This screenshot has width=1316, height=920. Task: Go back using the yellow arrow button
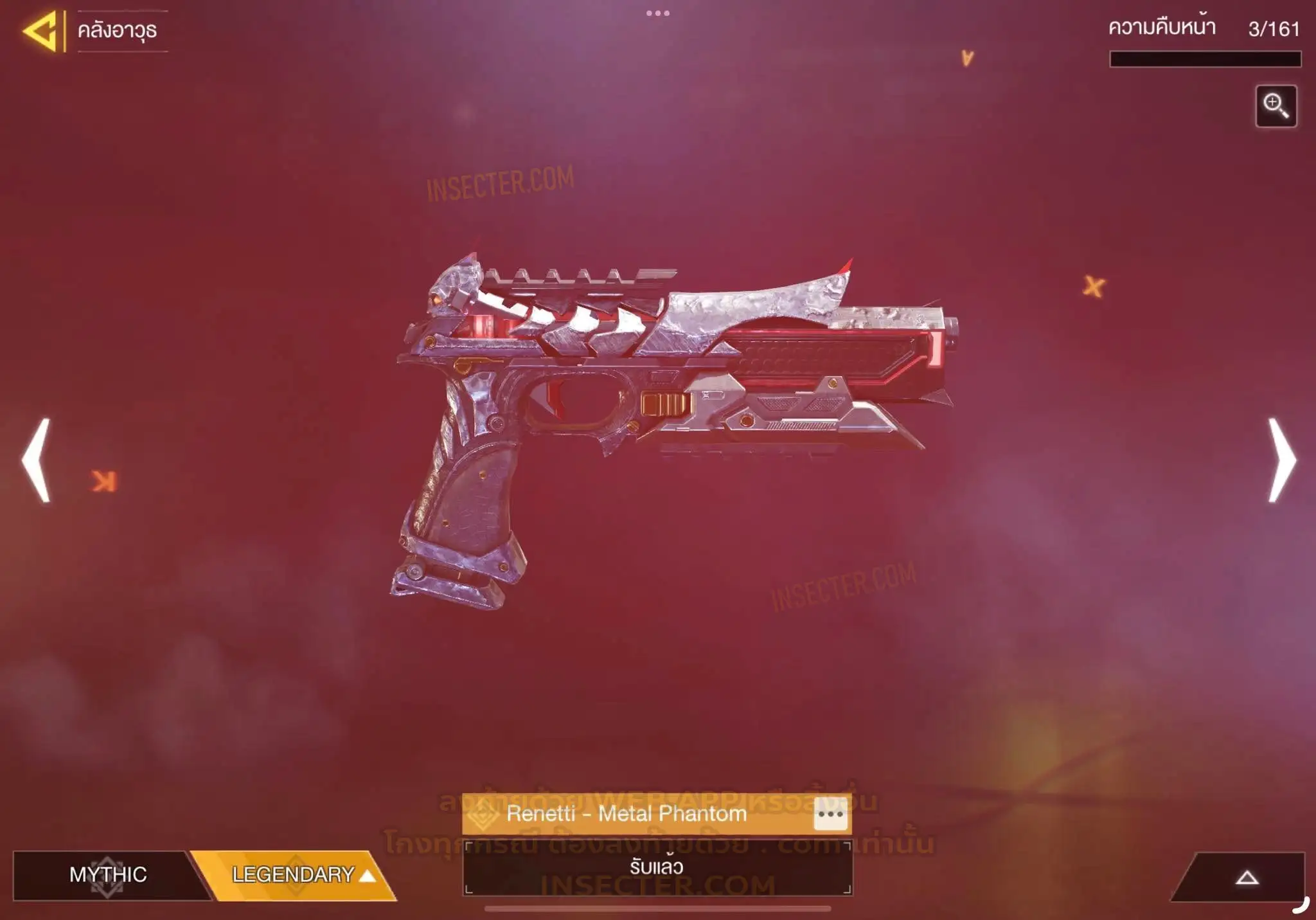41,31
